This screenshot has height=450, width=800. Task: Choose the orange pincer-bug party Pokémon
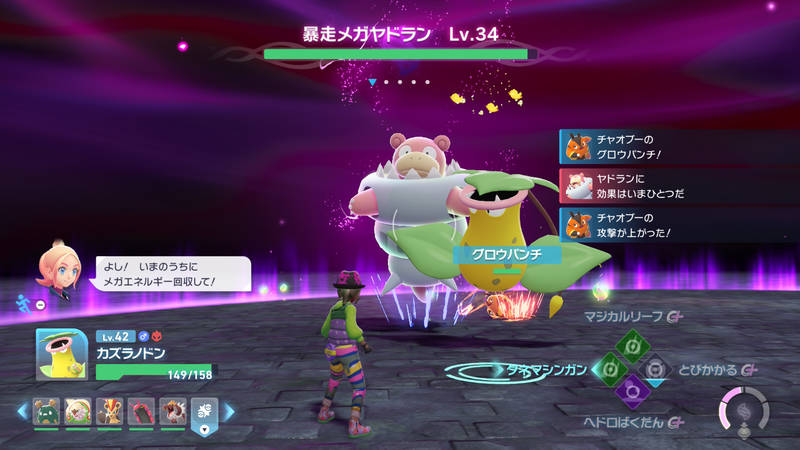pyautogui.click(x=108, y=411)
